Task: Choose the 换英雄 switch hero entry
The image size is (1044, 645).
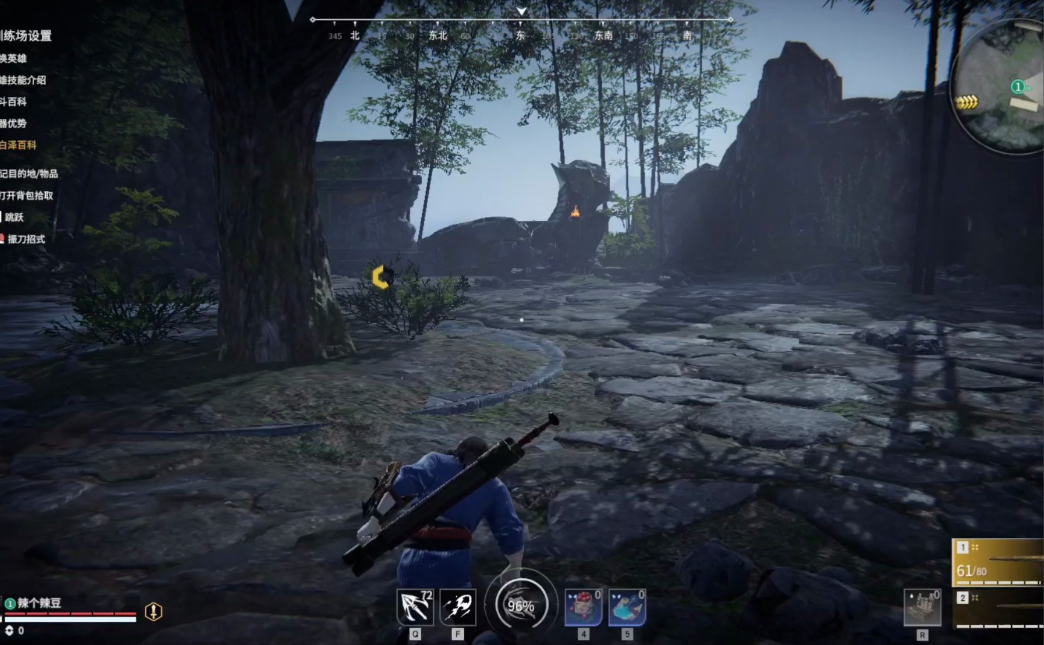Action: coord(14,58)
